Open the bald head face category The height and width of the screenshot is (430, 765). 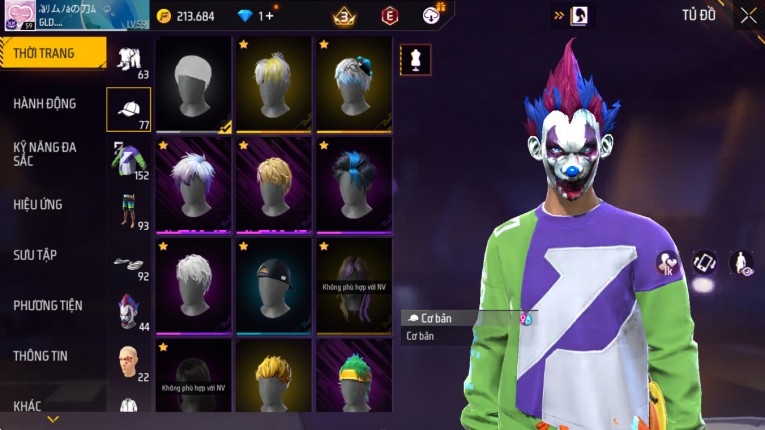tap(128, 361)
